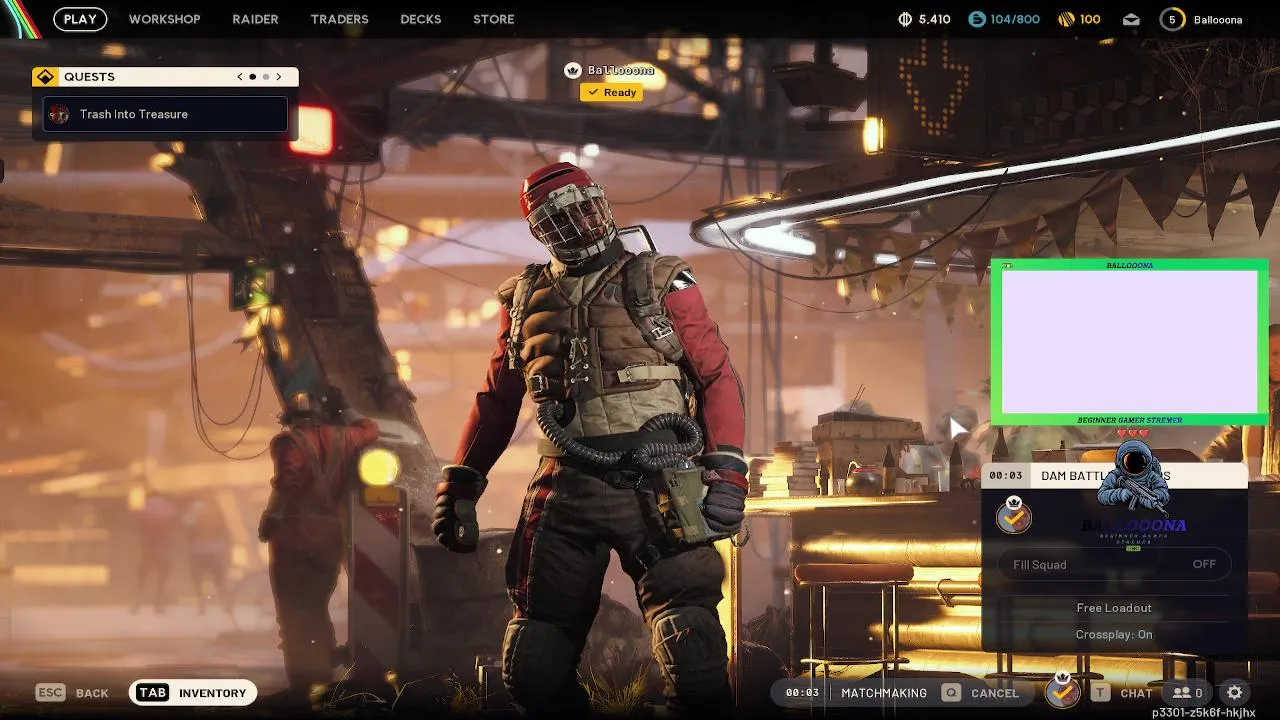
Task: Open the Ballooona player profile
Action: coord(1202,19)
